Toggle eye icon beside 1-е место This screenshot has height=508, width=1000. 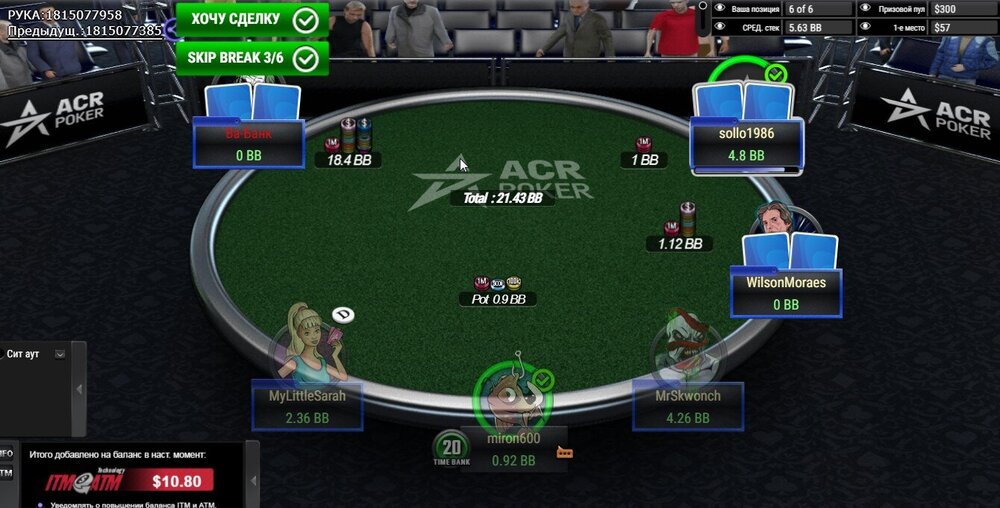pos(865,27)
